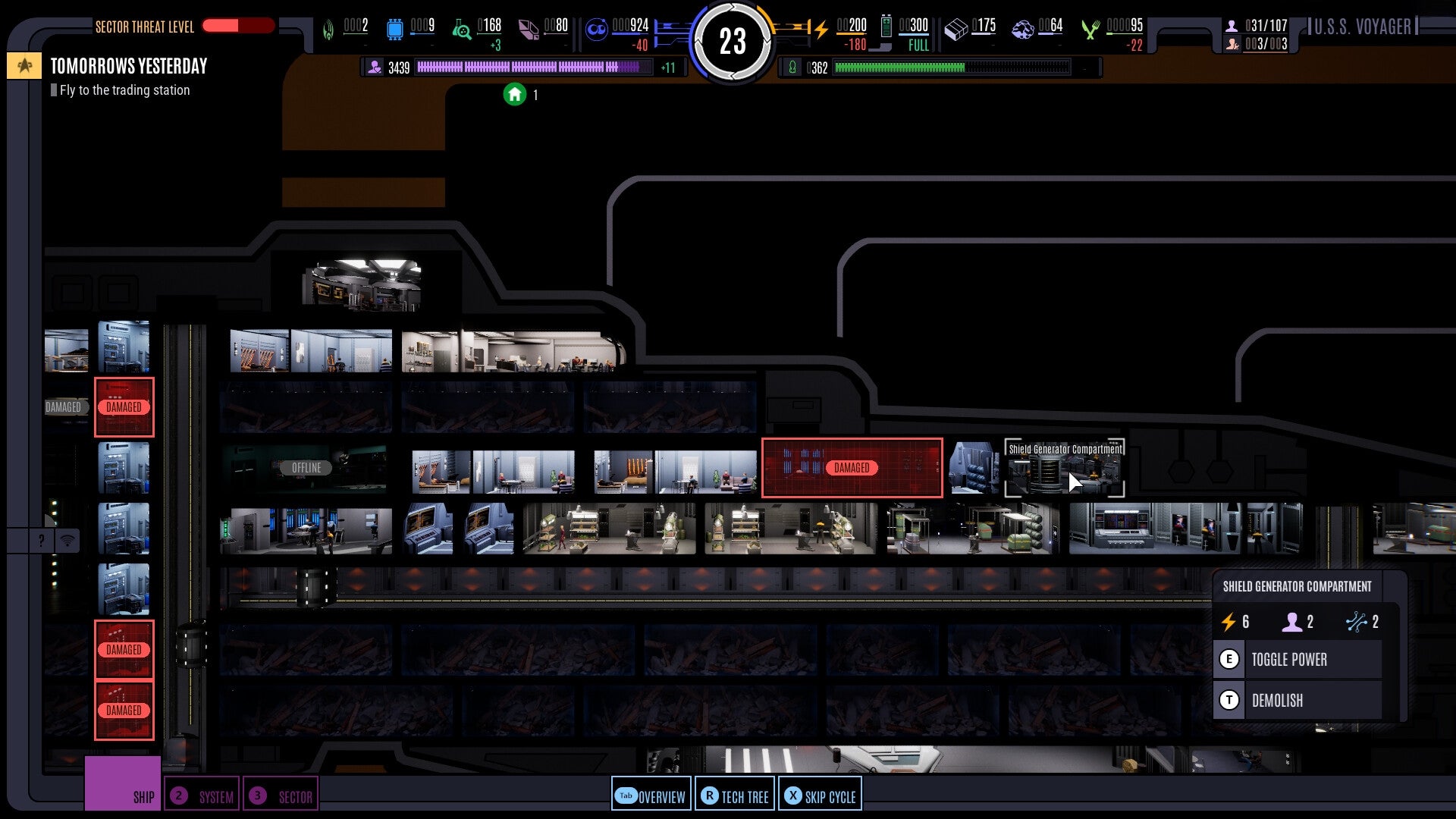Image resolution: width=1456 pixels, height=819 pixels.
Task: Open the Tech Tree
Action: point(734,795)
